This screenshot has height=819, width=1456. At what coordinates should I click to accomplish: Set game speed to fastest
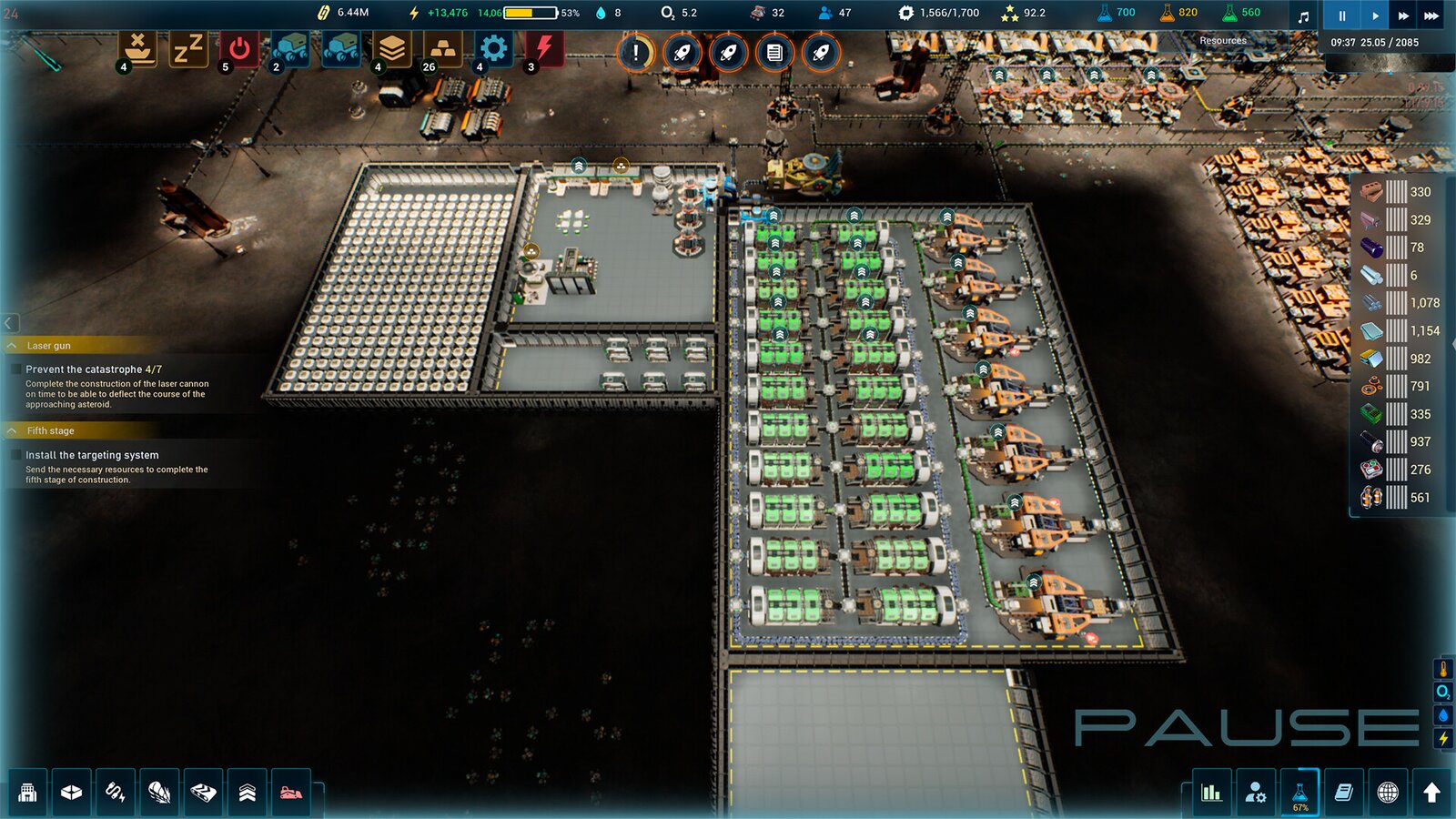(x=1432, y=15)
